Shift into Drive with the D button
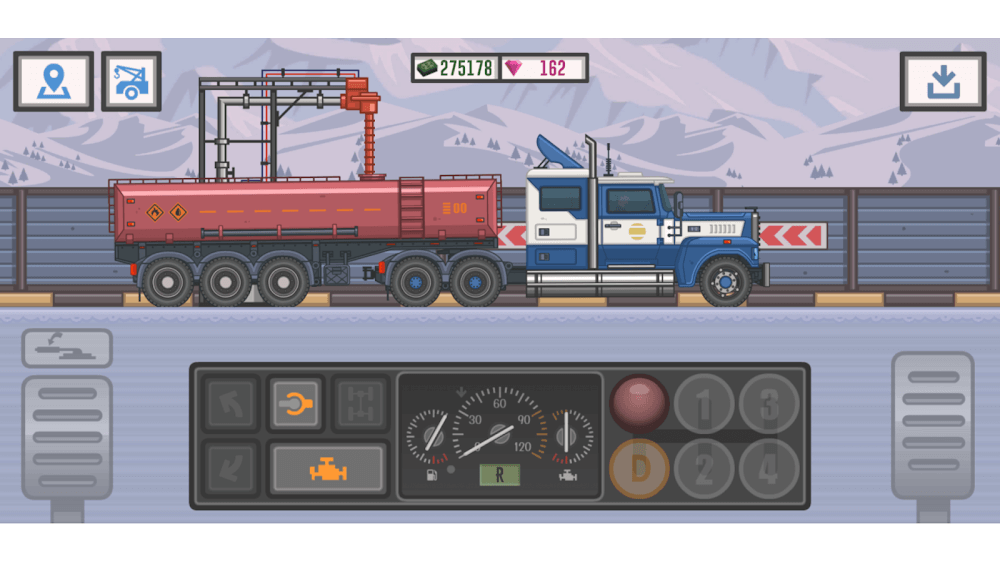 pyautogui.click(x=639, y=468)
